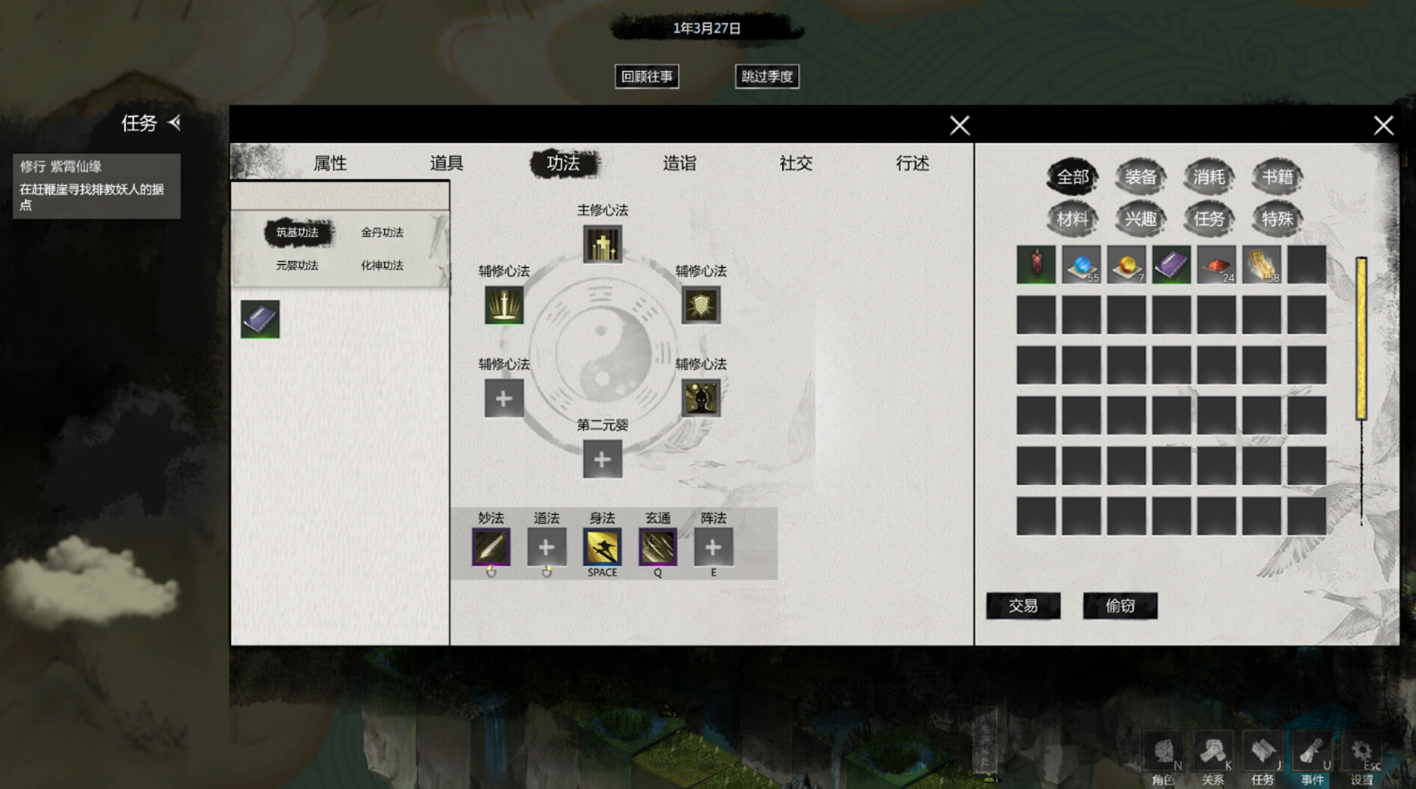Click the 跳过季度 skip season button
Screen dimensions: 1416x789
[767, 76]
